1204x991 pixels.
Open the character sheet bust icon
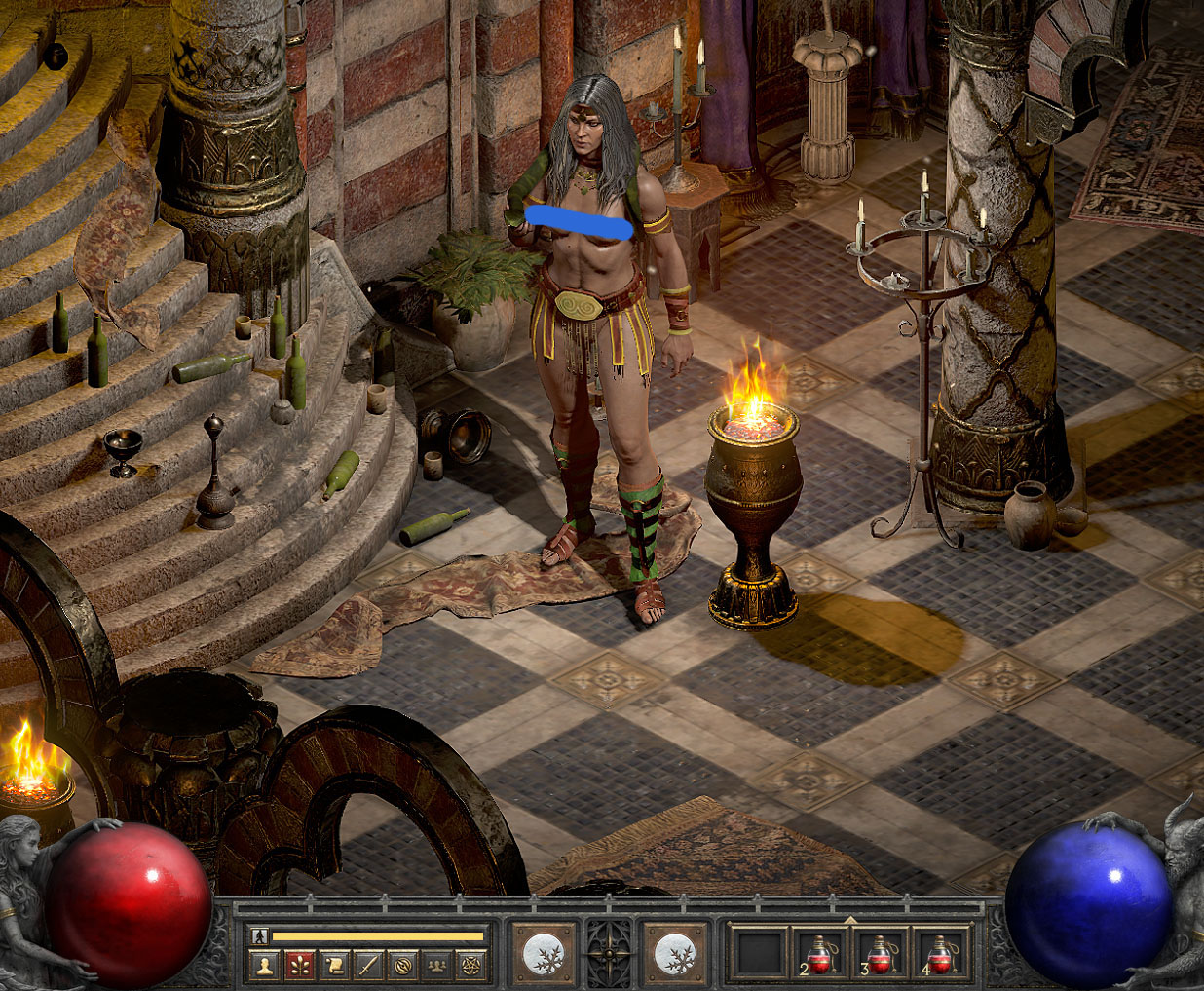click(x=263, y=965)
